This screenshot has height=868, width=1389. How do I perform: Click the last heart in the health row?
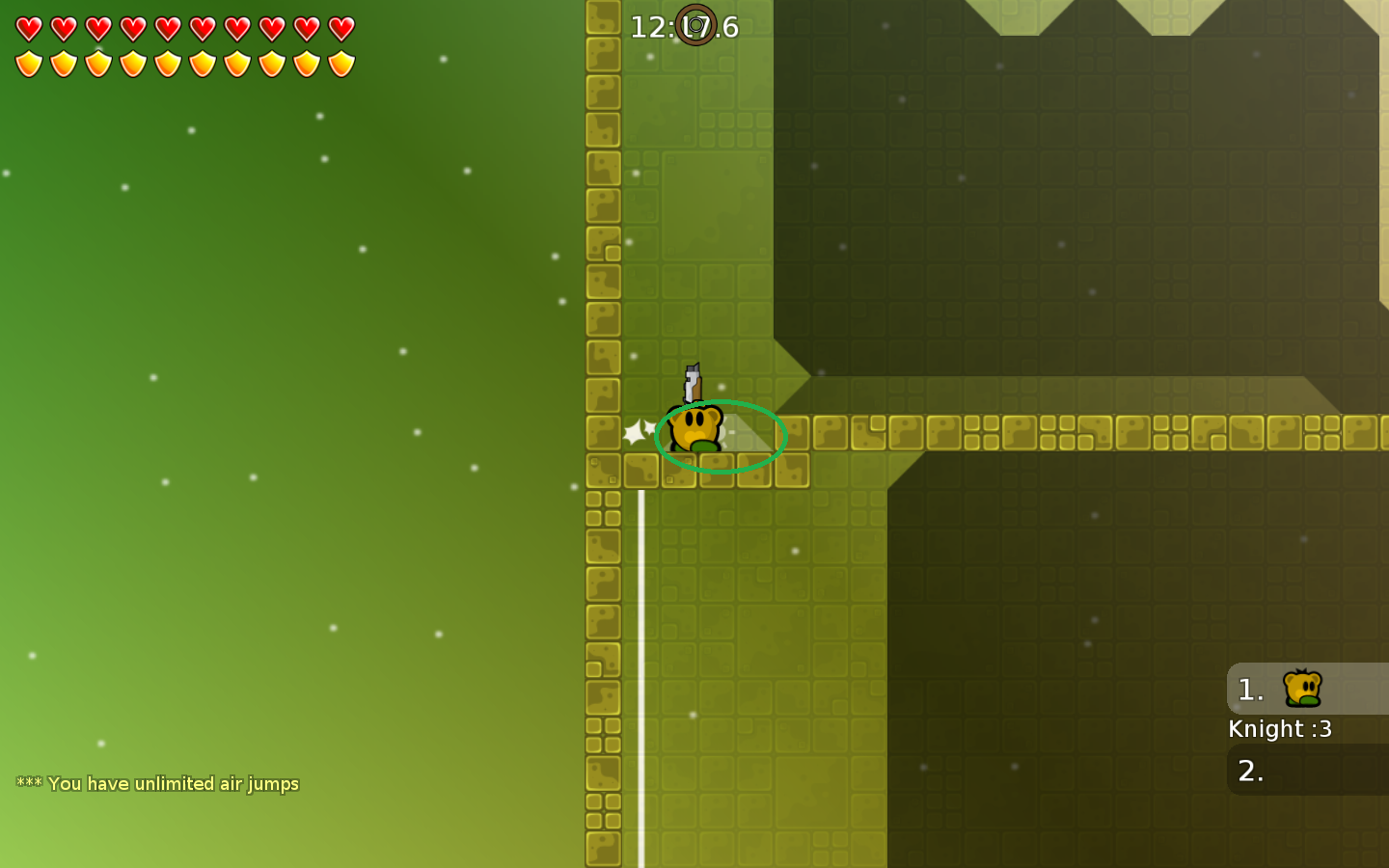click(340, 27)
